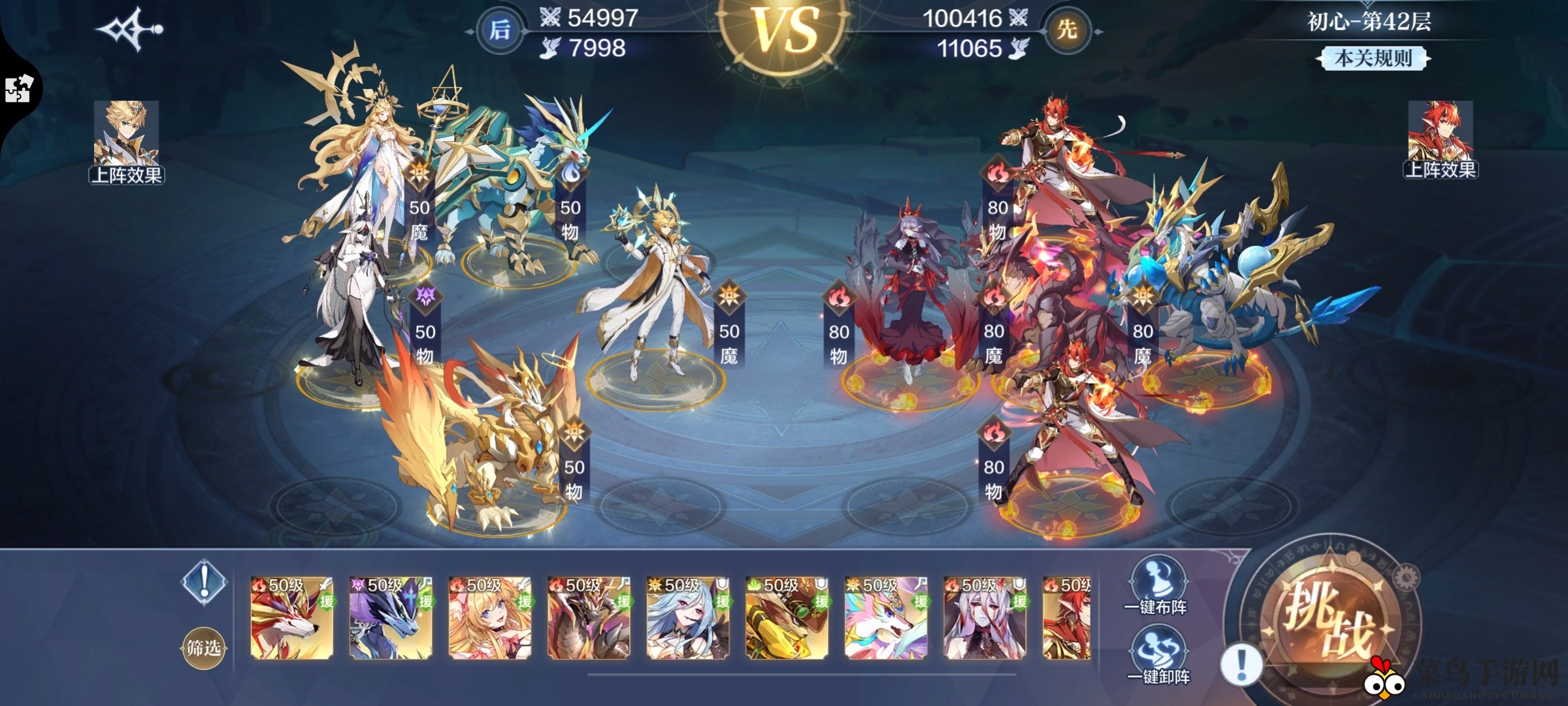Auto-deploy the team with 一键布阵
The height and width of the screenshot is (706, 1568).
pyautogui.click(x=1155, y=586)
